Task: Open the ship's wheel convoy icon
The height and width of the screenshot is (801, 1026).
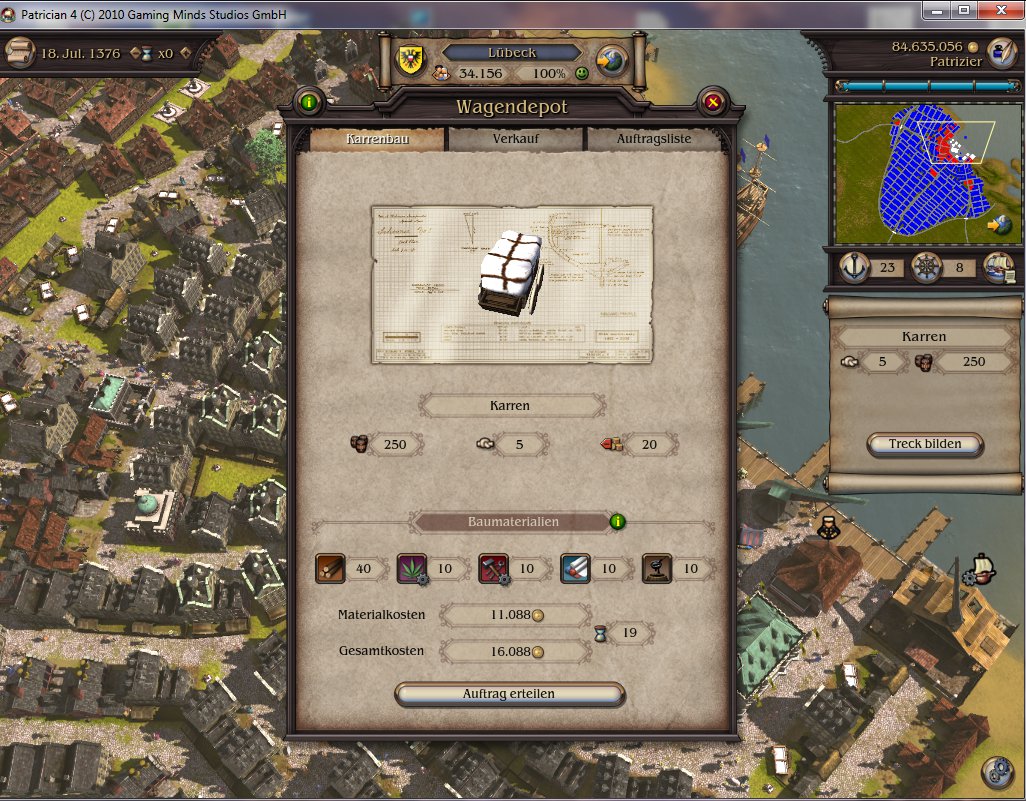Action: click(x=926, y=268)
